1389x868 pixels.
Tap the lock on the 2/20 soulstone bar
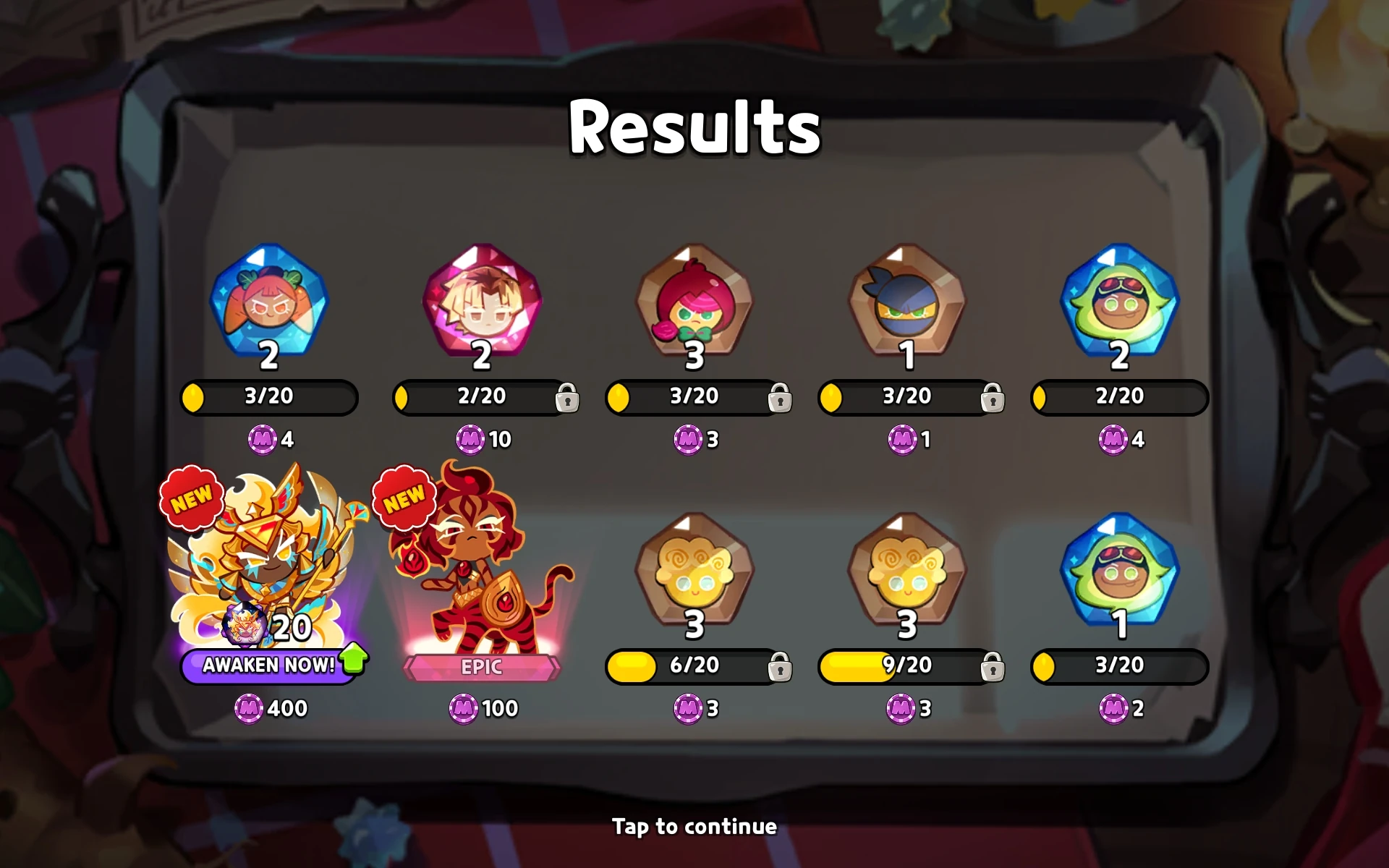pyautogui.click(x=567, y=399)
